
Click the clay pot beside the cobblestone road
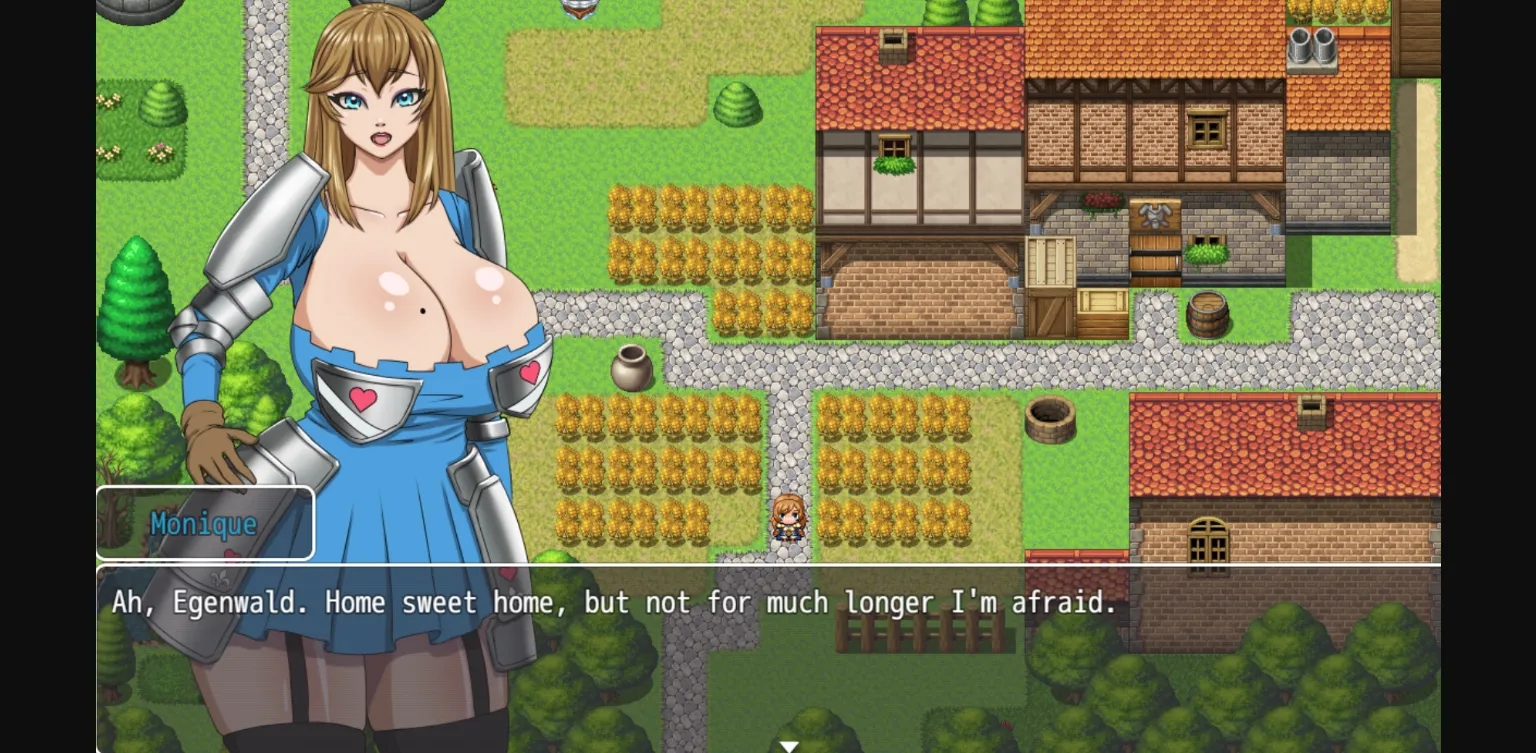coord(632,367)
